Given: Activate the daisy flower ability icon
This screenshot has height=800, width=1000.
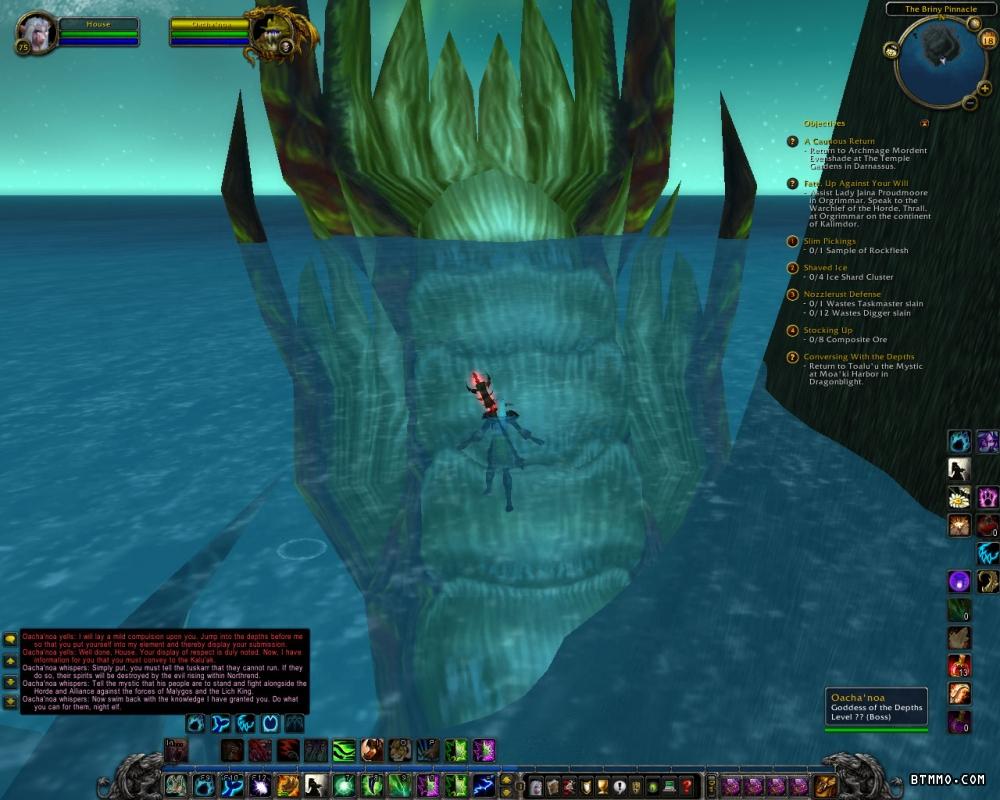Looking at the screenshot, I should (x=960, y=497).
